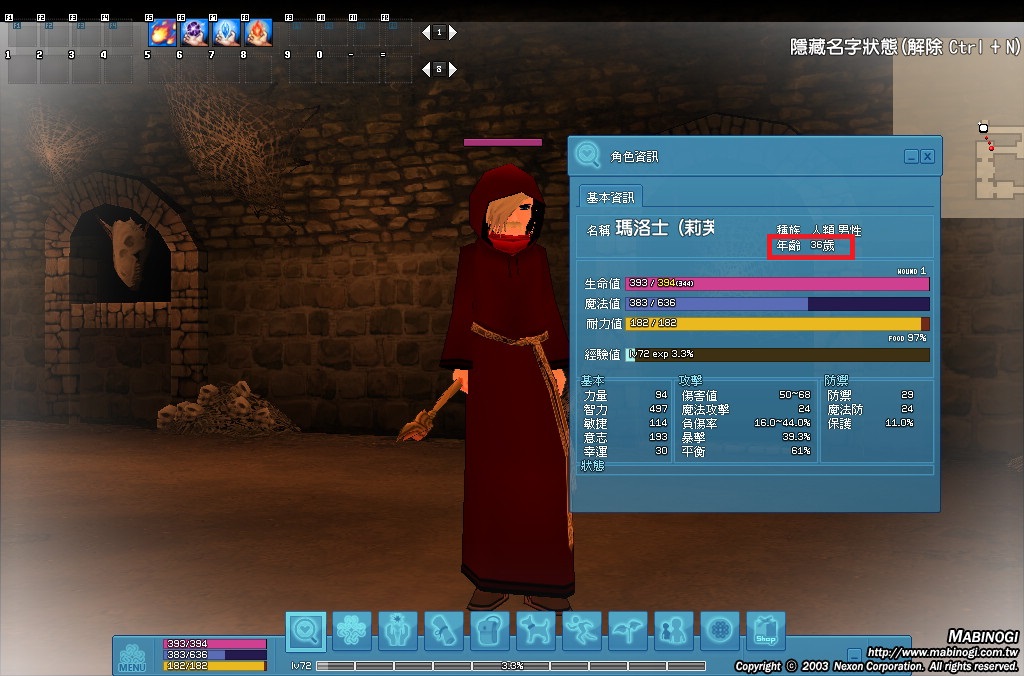Open the scroll quest icon
The image size is (1024, 676).
pos(444,631)
